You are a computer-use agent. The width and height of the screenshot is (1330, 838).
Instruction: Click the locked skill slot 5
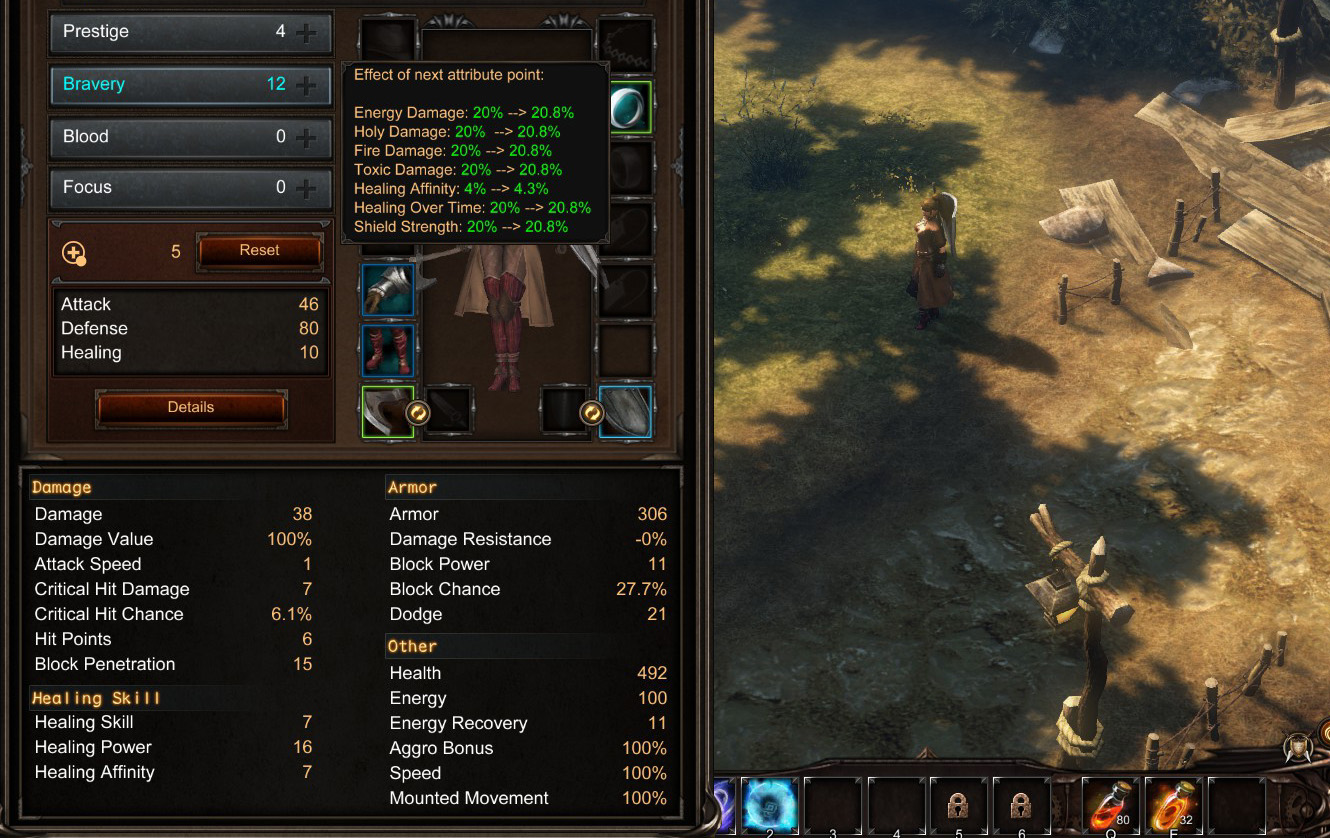[x=958, y=805]
